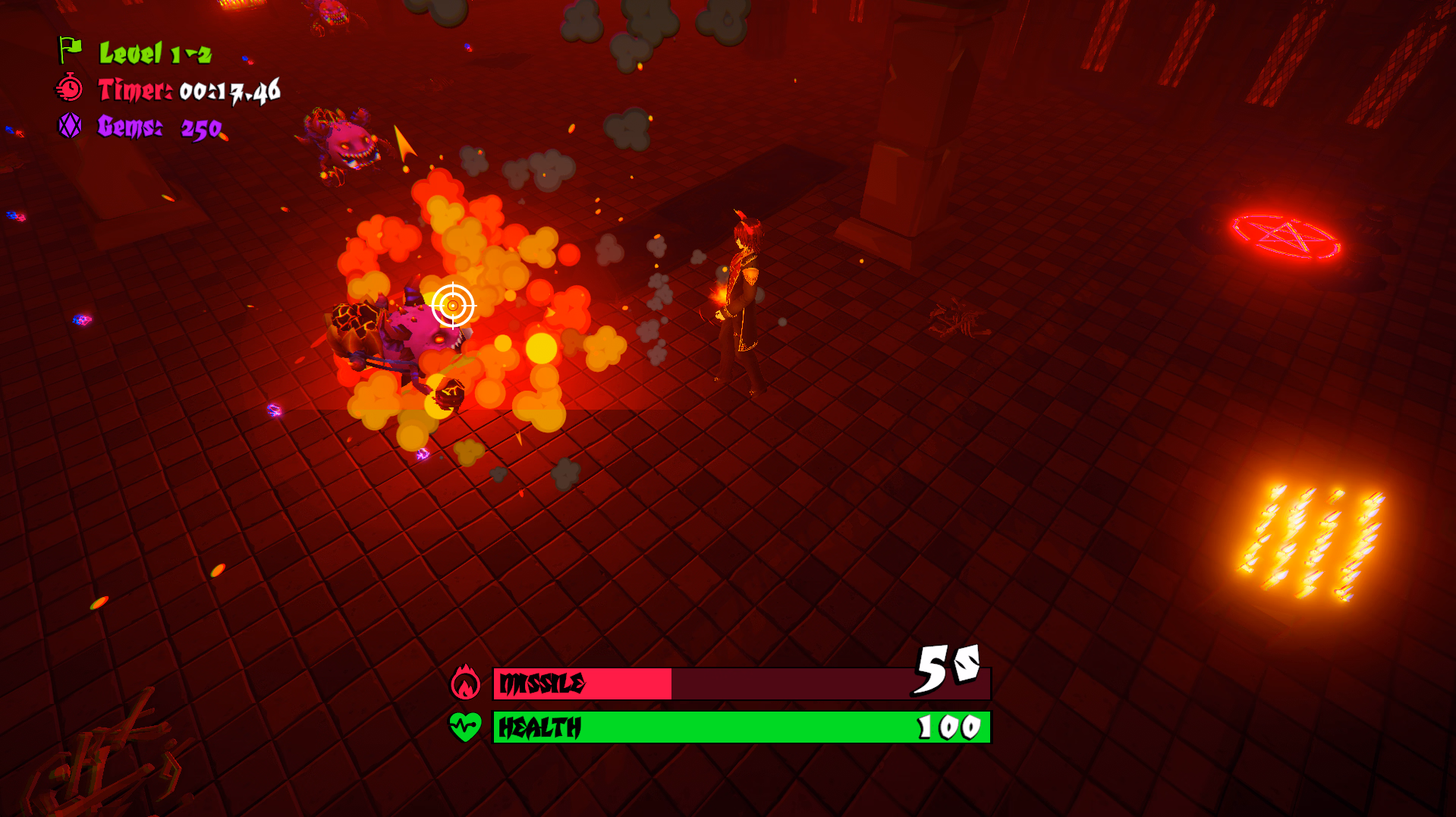
Task: Click the green level flag icon
Action: pyautogui.click(x=71, y=50)
